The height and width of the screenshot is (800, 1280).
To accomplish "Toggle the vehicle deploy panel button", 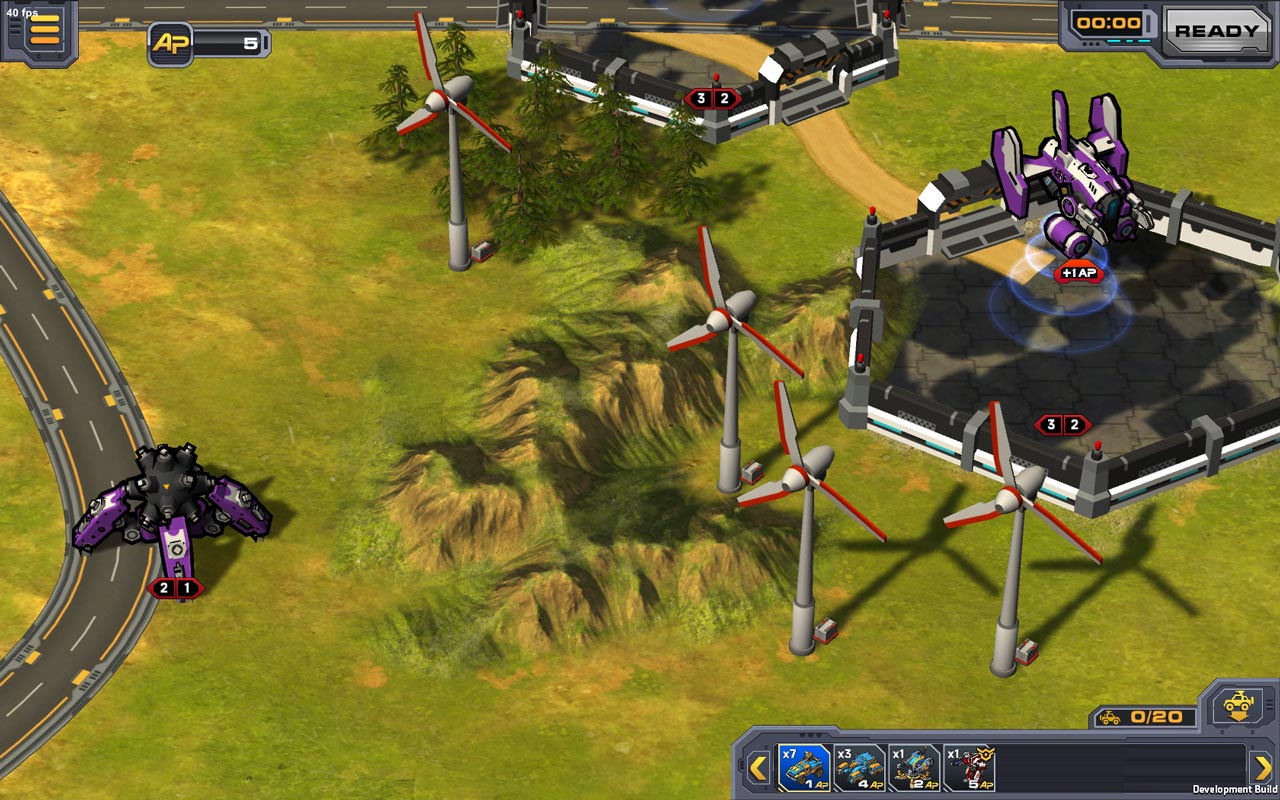I will (x=1239, y=705).
